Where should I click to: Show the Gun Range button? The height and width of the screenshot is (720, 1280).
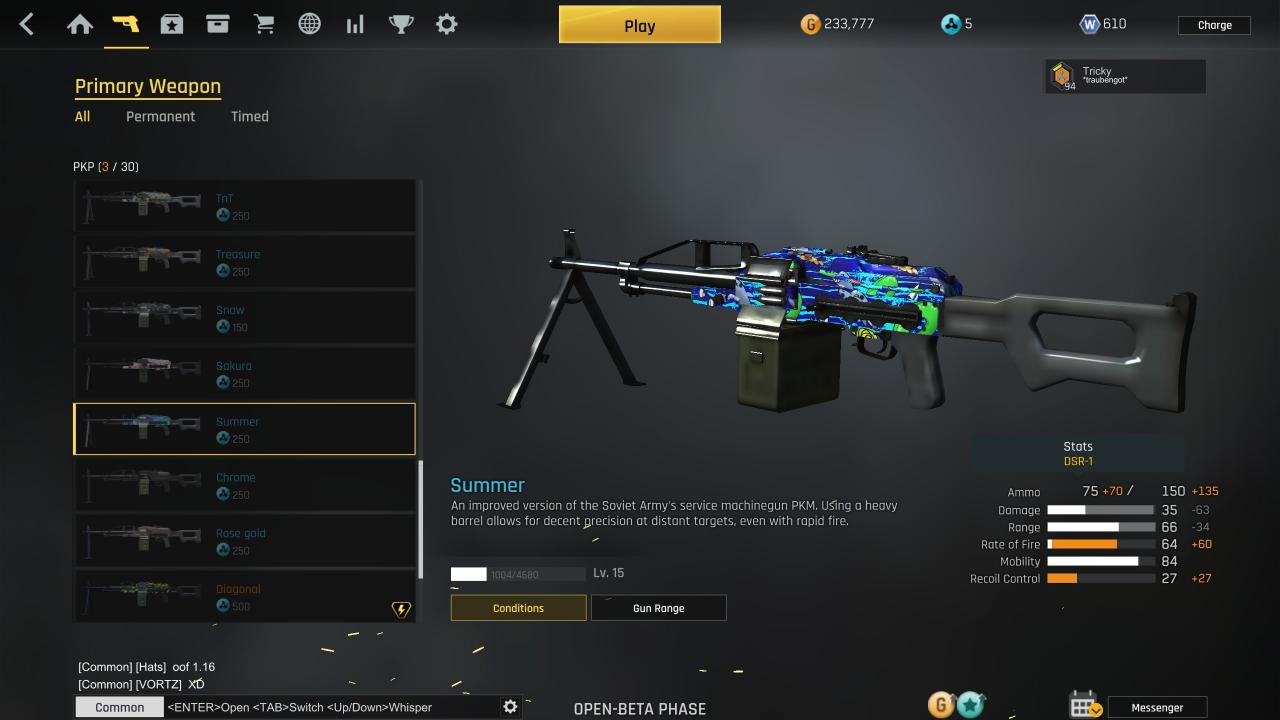[x=658, y=608]
